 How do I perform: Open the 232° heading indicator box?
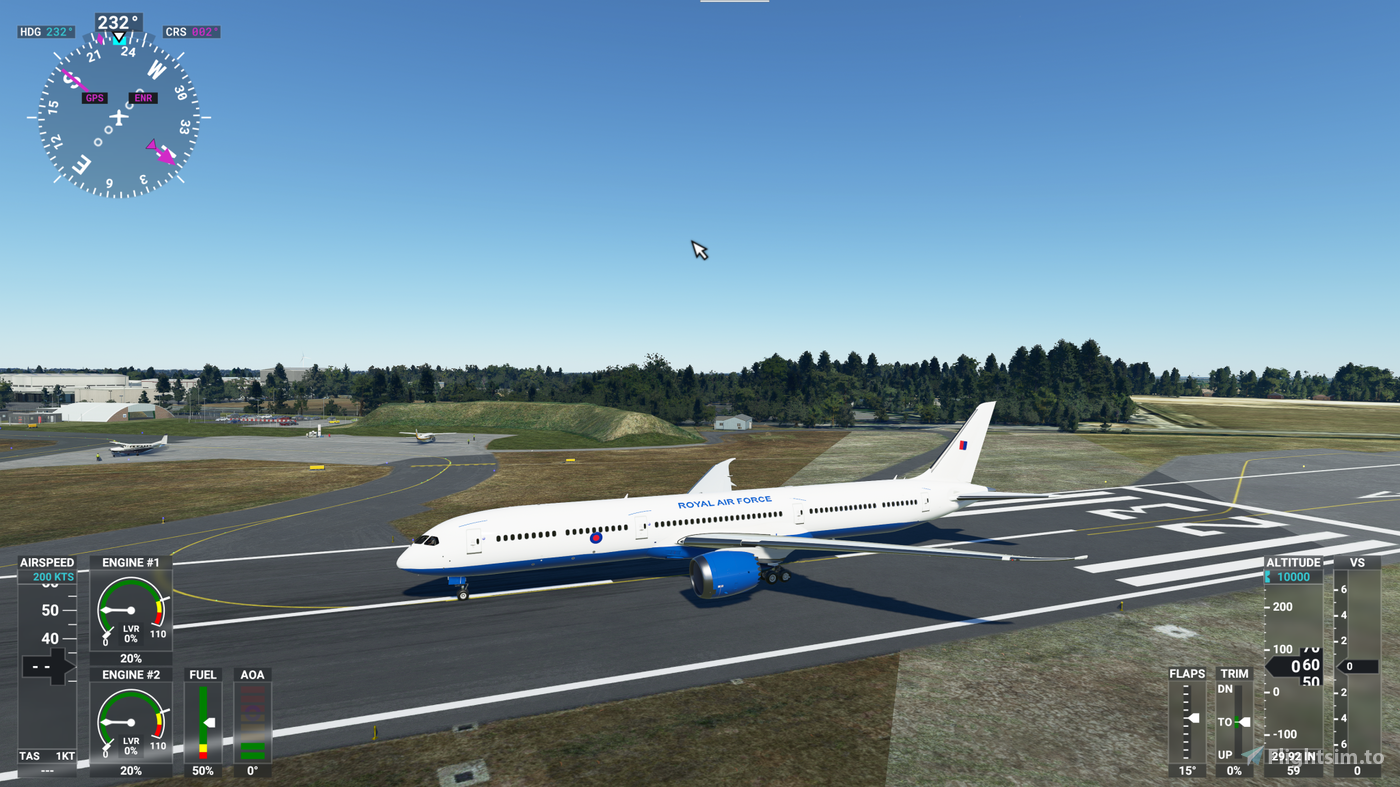[x=117, y=19]
